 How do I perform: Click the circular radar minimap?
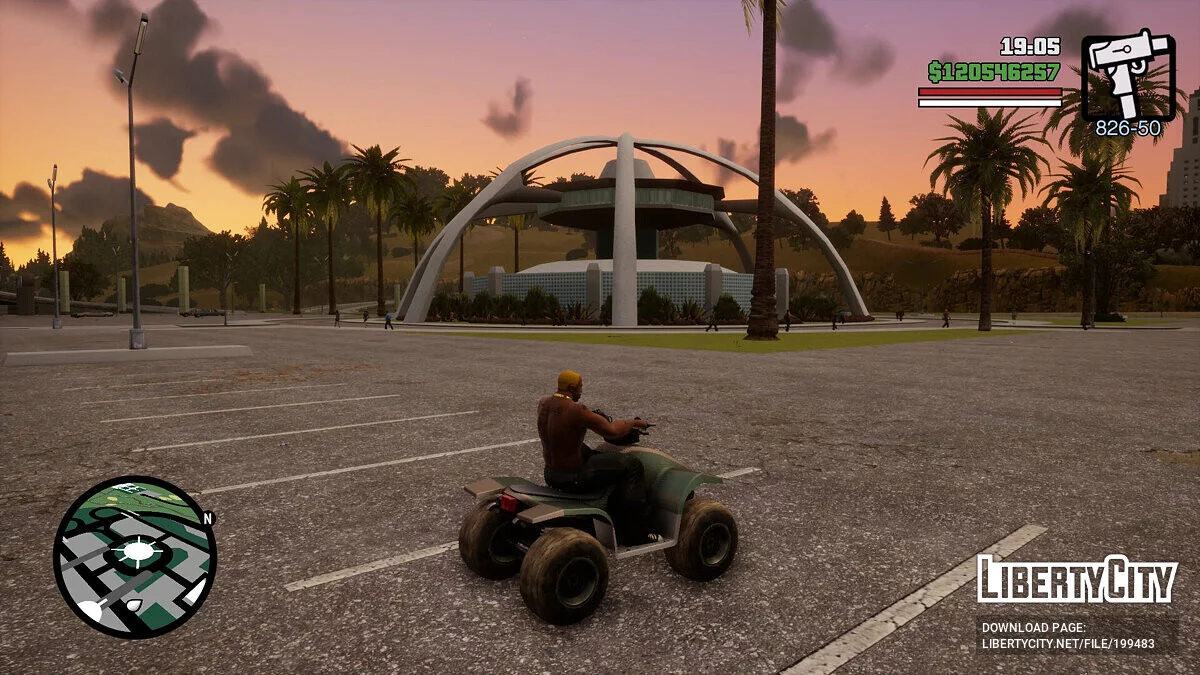coord(134,556)
